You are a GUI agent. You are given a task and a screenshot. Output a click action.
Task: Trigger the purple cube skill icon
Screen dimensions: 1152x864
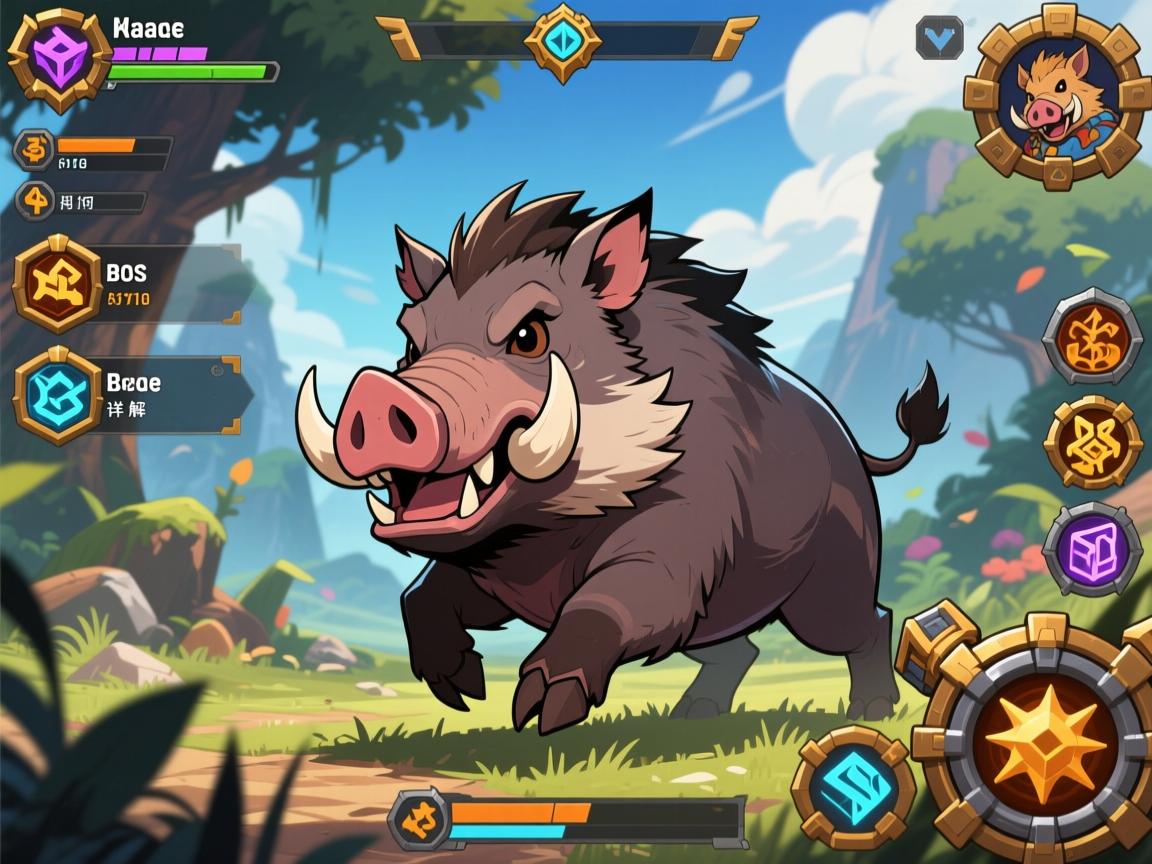1093,549
